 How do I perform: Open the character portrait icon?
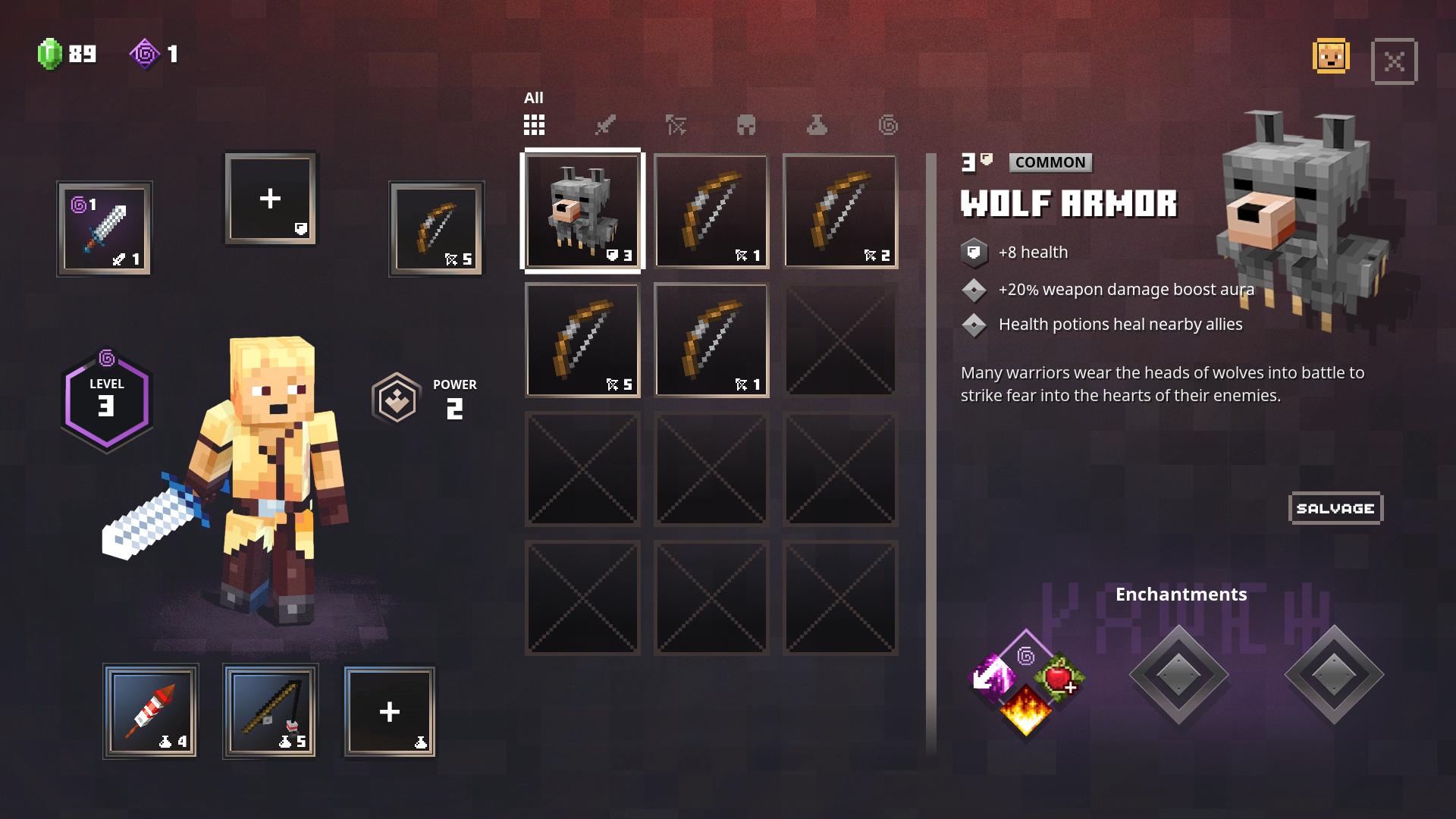click(1331, 57)
